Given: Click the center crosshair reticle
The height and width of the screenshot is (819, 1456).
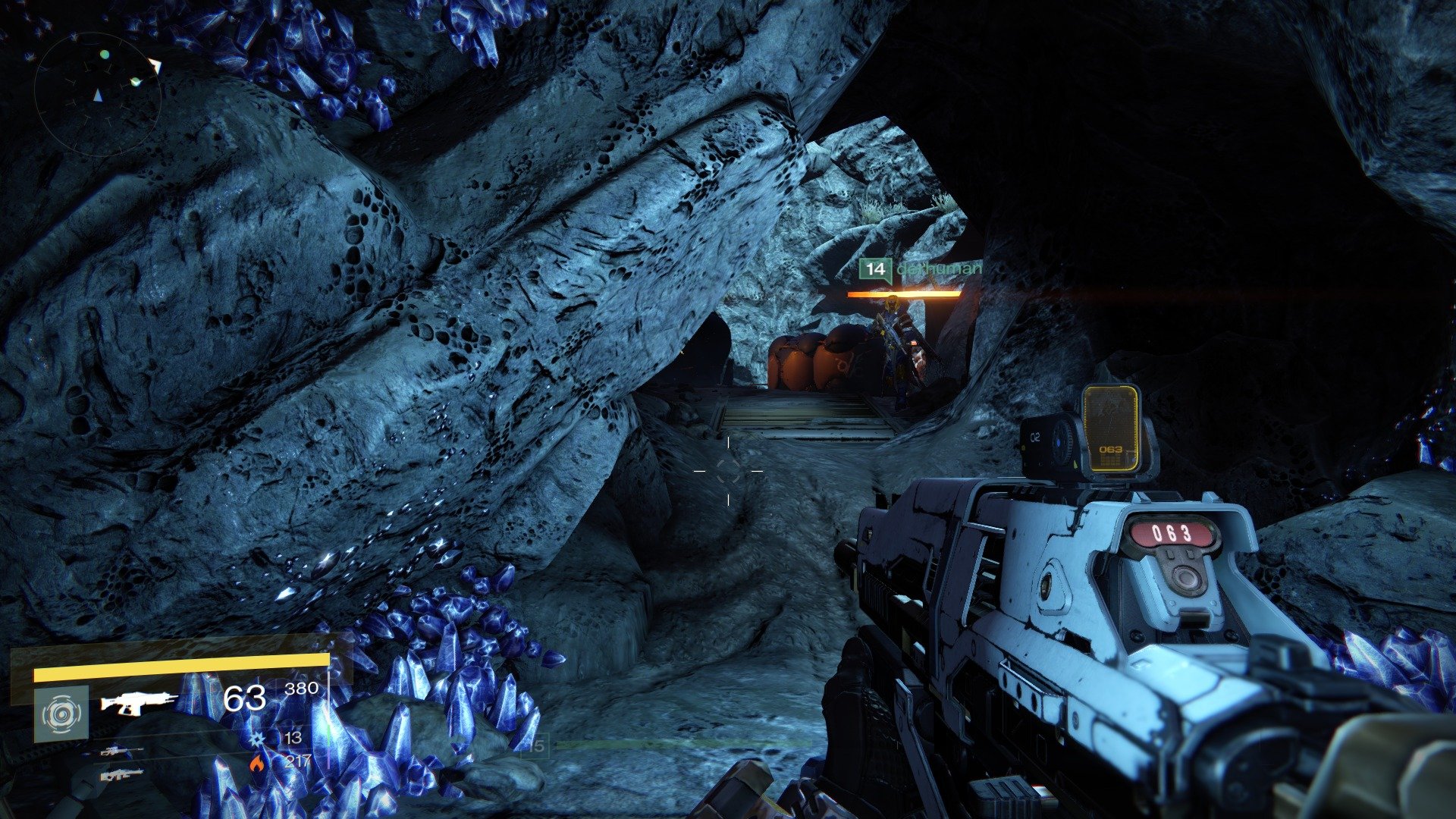Looking at the screenshot, I should pyautogui.click(x=730, y=470).
